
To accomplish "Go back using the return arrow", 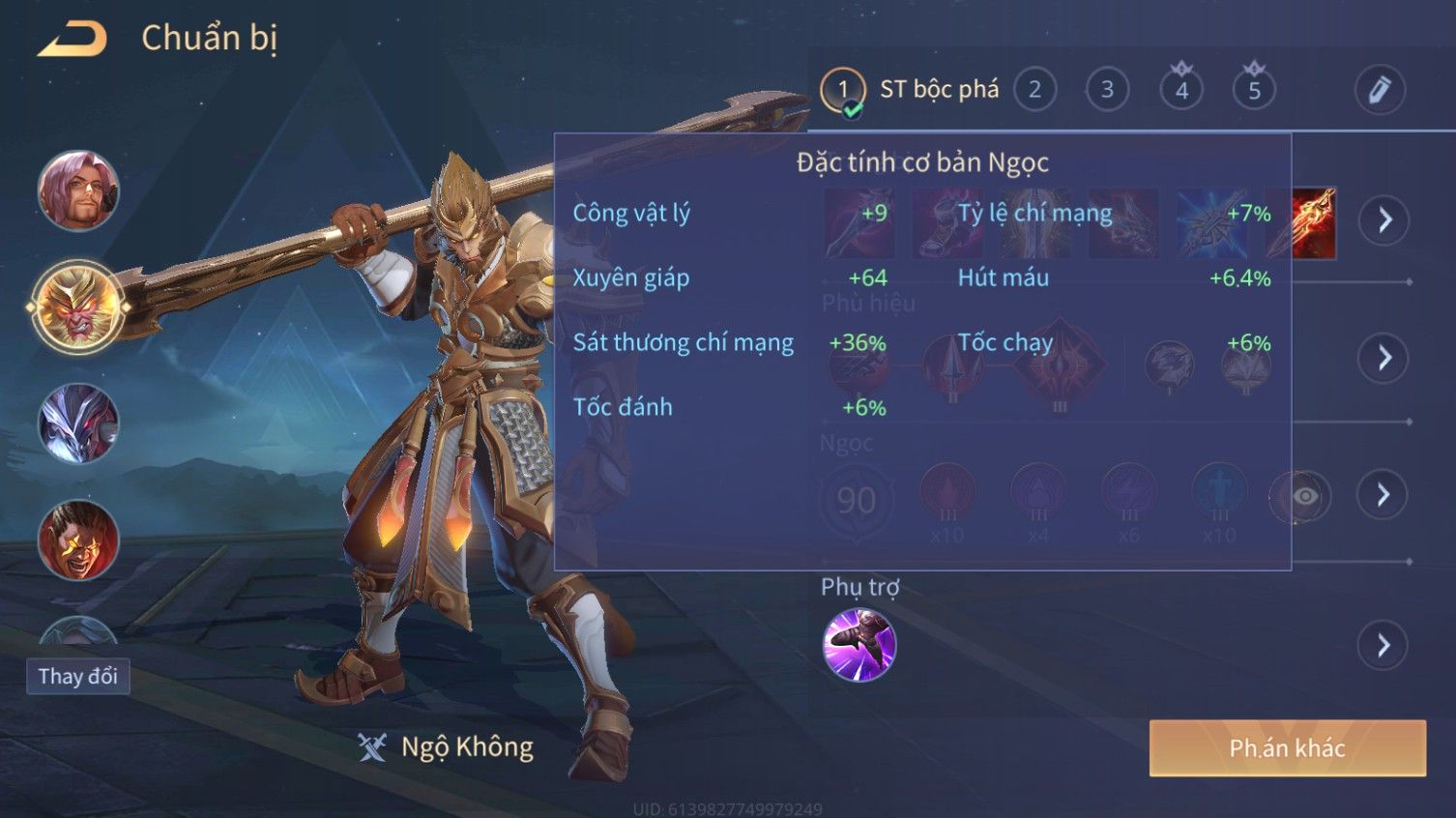I will [73, 40].
